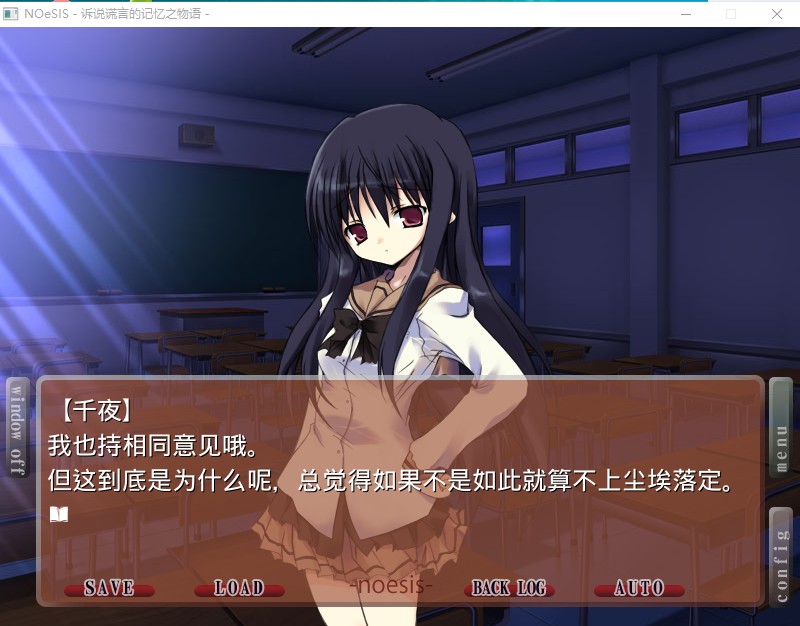Image resolution: width=800 pixels, height=626 pixels.
Task: Hide the dialogue with window off
Action: [16, 428]
